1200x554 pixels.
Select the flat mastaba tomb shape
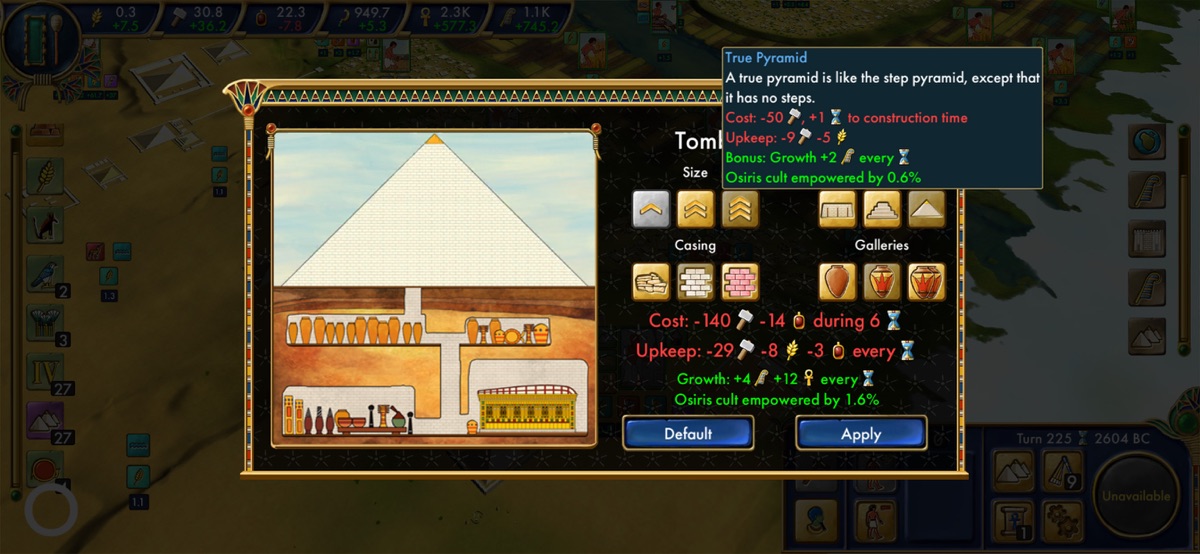839,209
